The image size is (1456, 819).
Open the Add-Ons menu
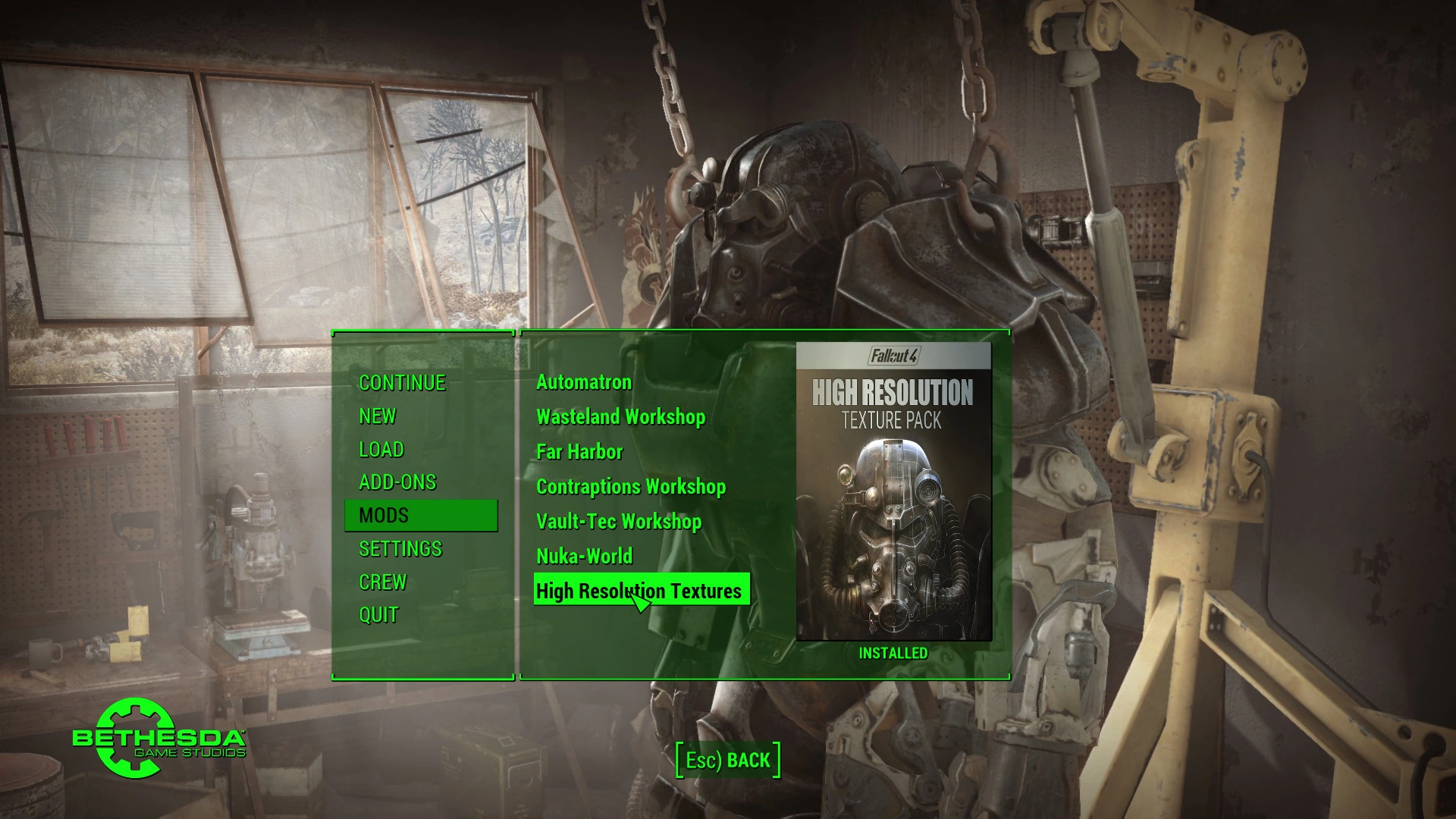(x=397, y=482)
